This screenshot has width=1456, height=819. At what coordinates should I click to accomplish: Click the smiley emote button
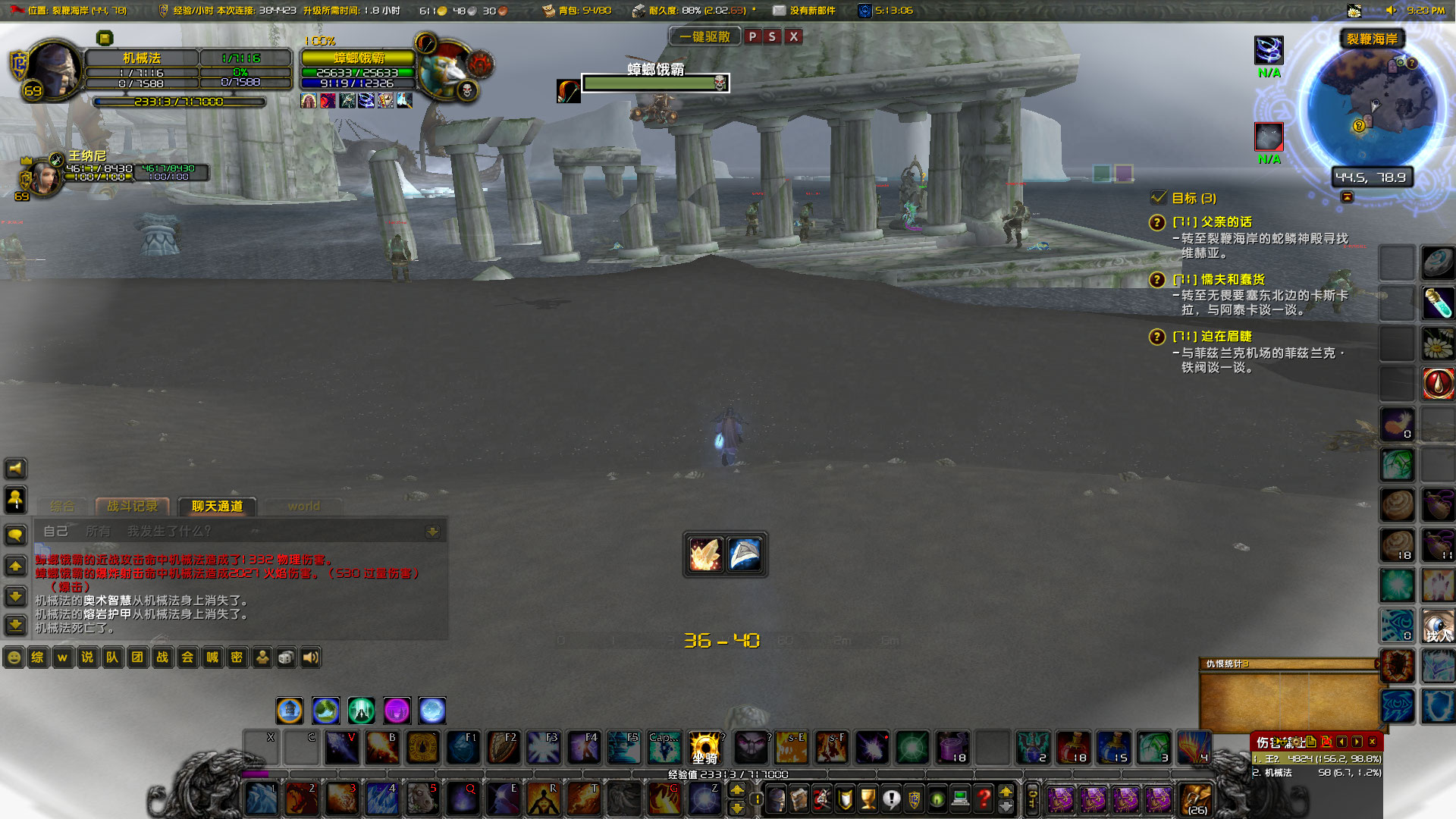point(14,657)
